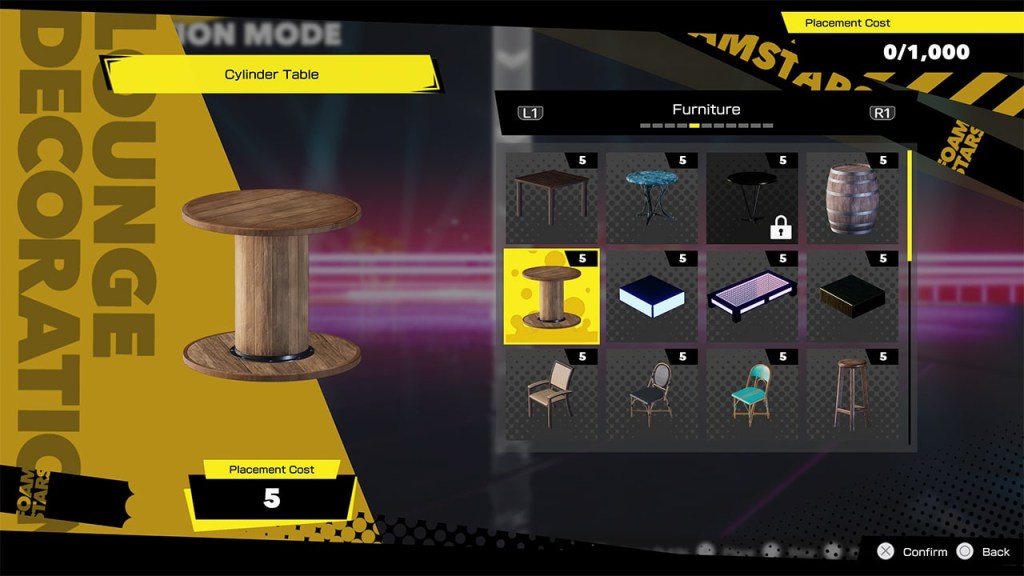Pick the black low square table
The height and width of the screenshot is (576, 1024).
[x=852, y=297]
